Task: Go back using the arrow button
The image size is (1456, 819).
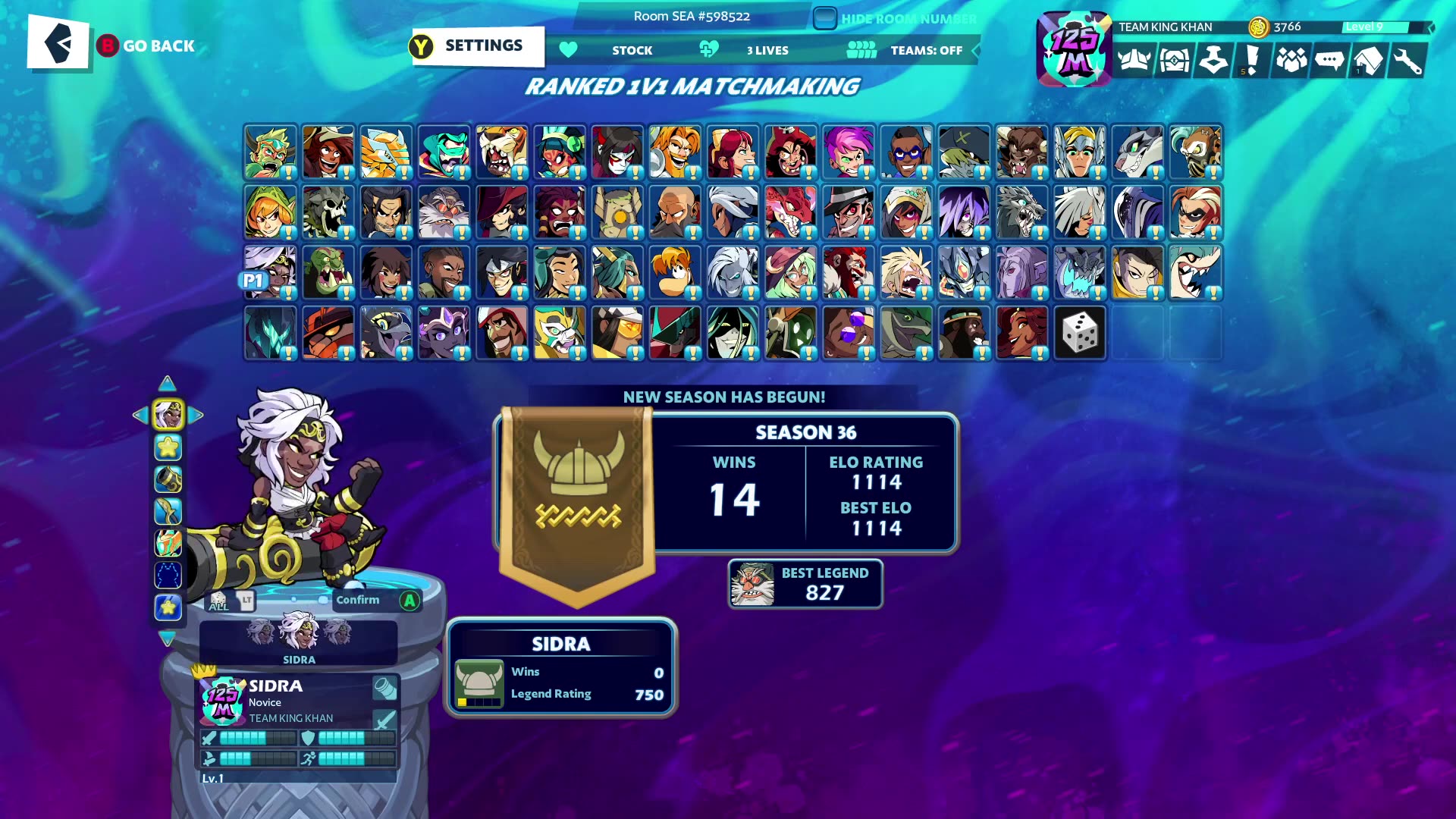Action: pyautogui.click(x=58, y=43)
